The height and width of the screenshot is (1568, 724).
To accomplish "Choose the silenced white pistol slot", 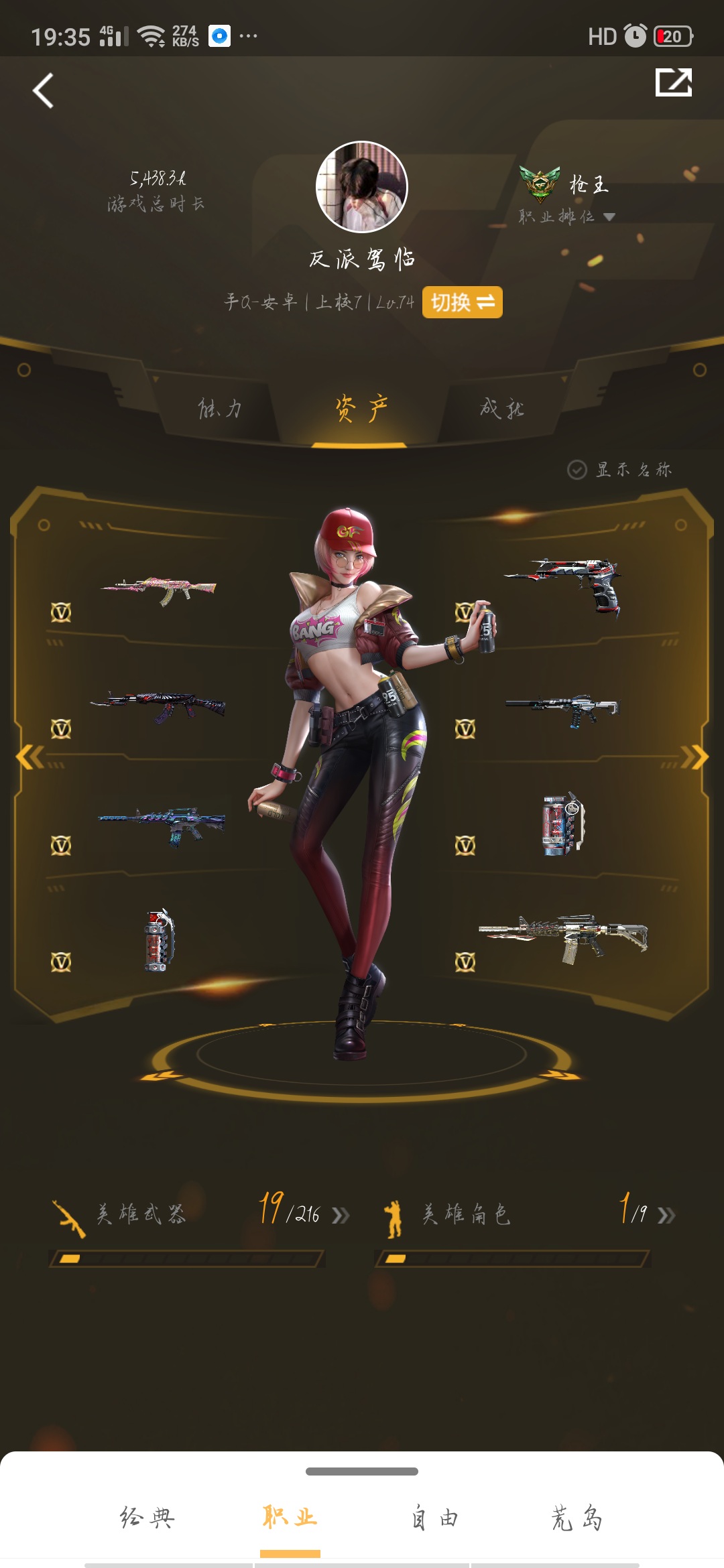I will click(563, 709).
